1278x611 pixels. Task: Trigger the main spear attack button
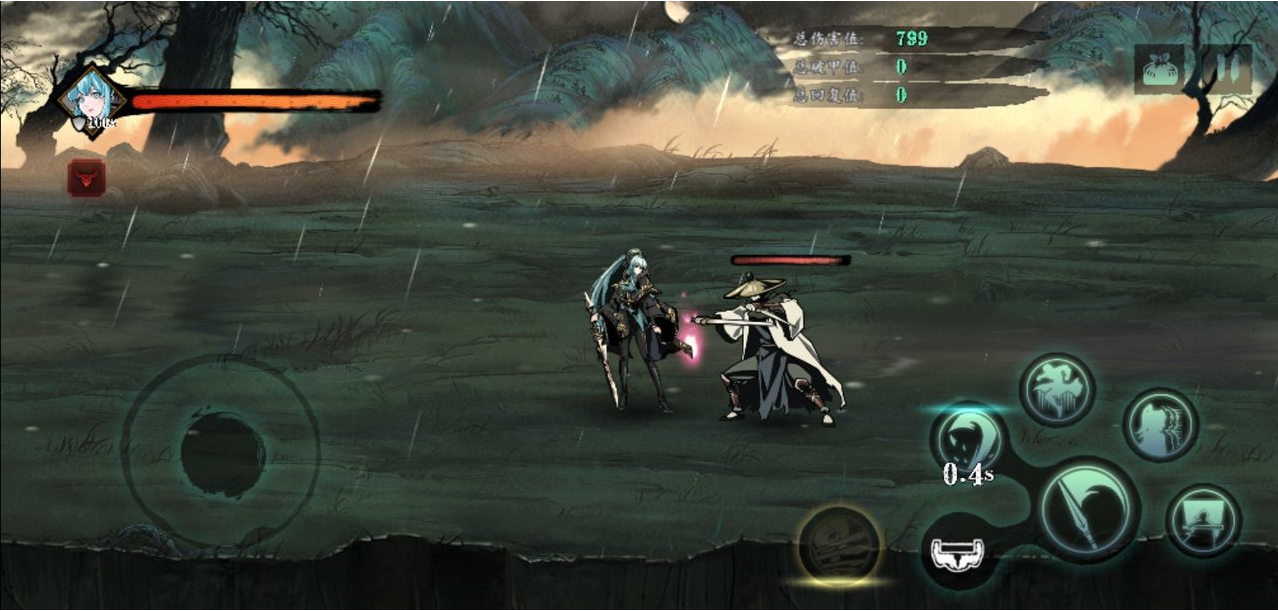(x=1088, y=510)
